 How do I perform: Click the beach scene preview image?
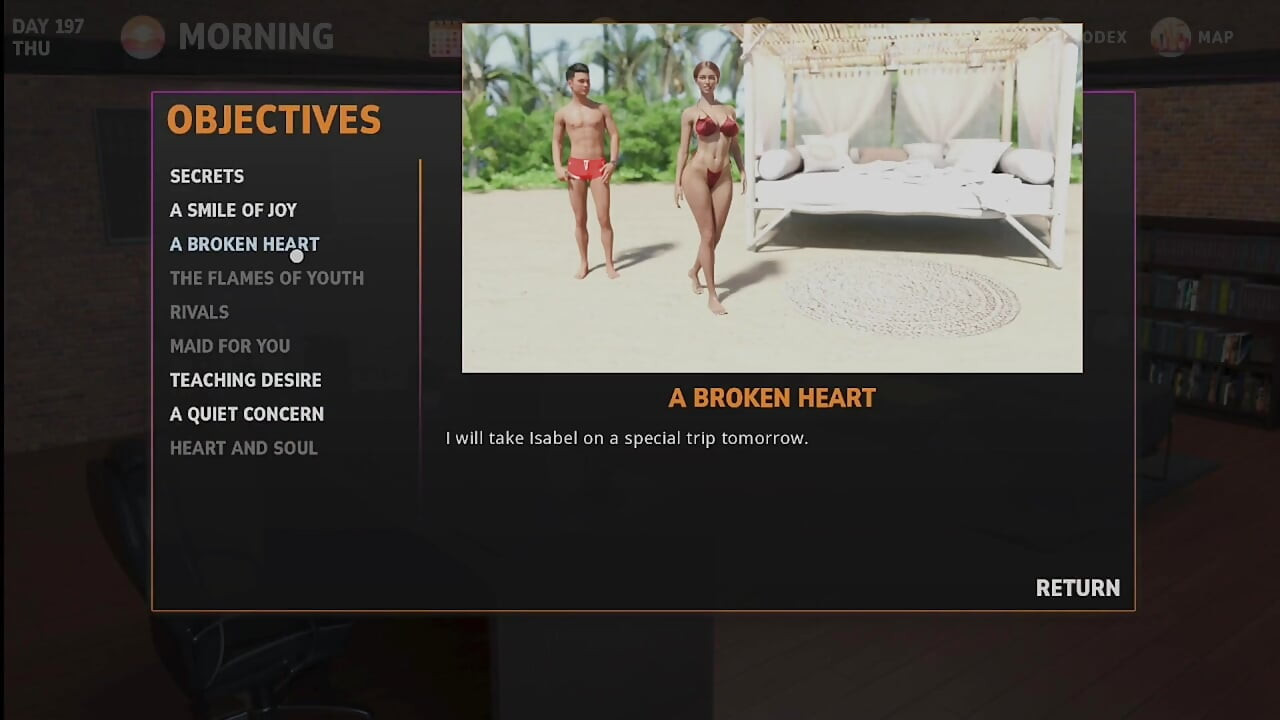tap(771, 197)
